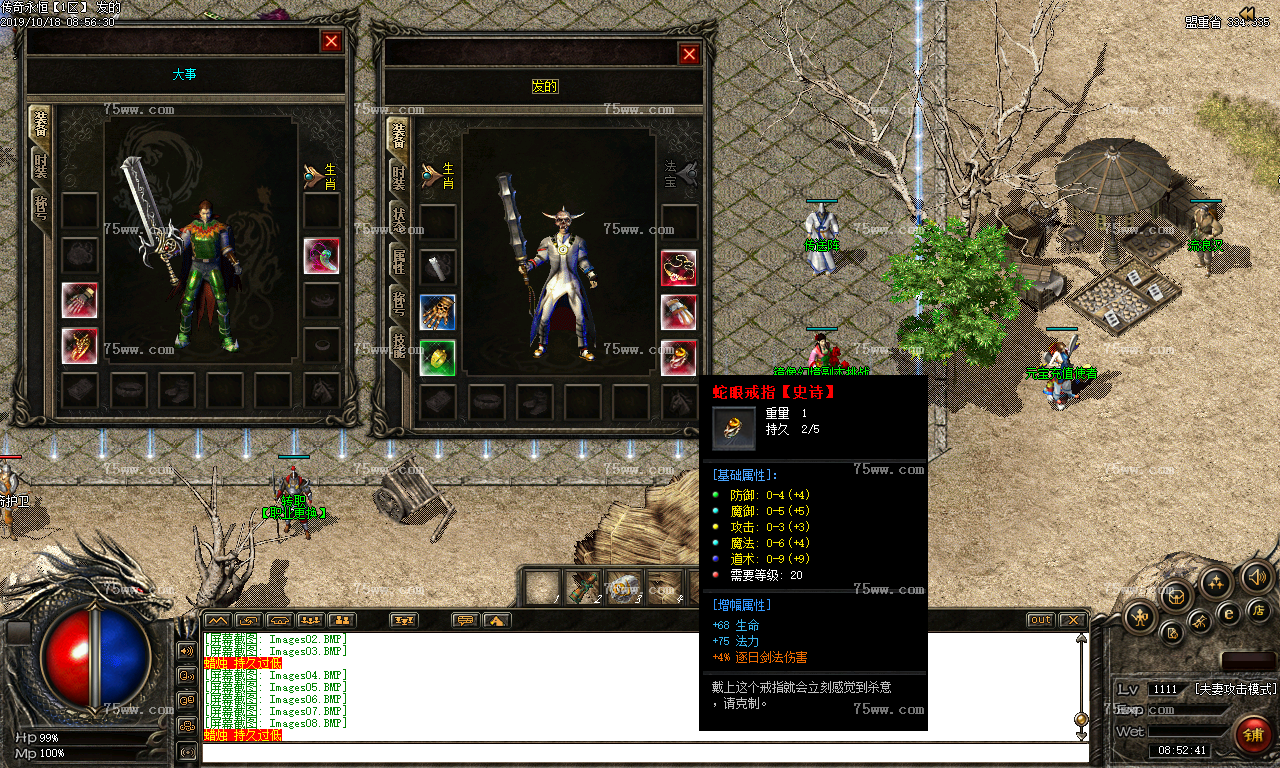Image resolution: width=1280 pixels, height=768 pixels.
Task: Select the pink item slot in 大事 panel
Action: 321,255
